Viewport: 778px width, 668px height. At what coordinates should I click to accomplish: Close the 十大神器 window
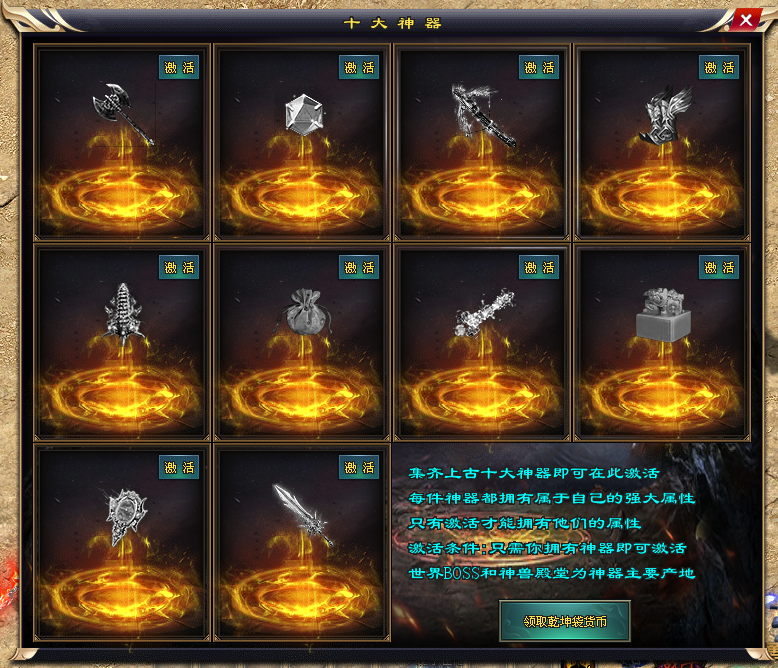click(746, 20)
